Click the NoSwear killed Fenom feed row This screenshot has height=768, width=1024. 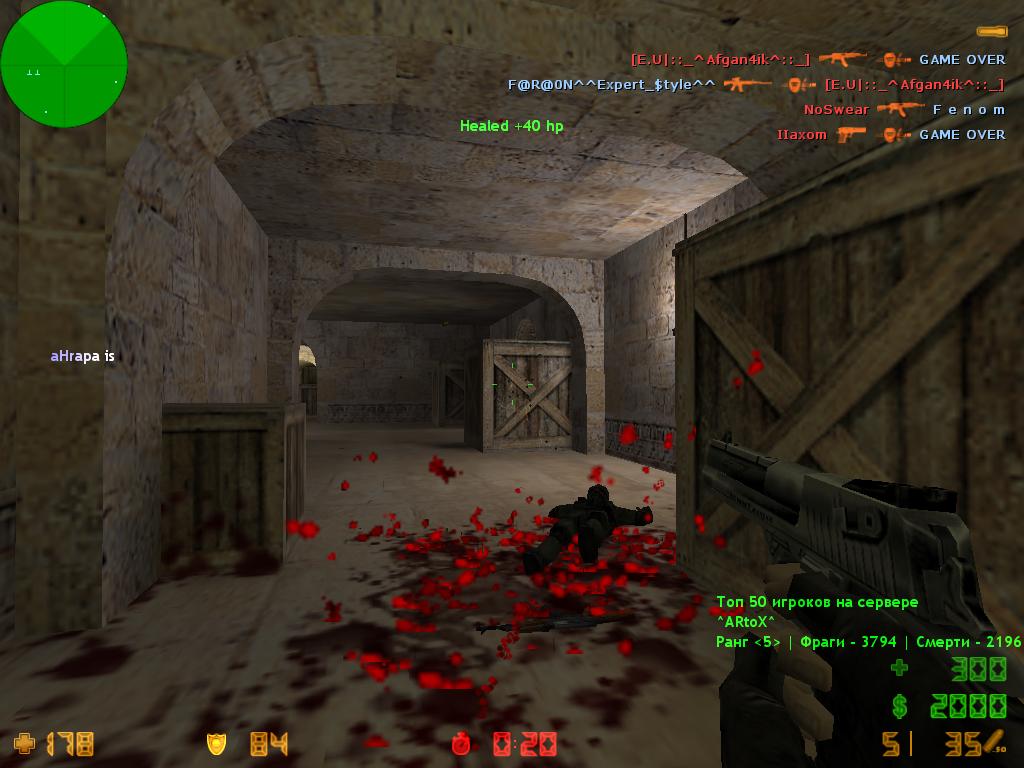pos(904,109)
